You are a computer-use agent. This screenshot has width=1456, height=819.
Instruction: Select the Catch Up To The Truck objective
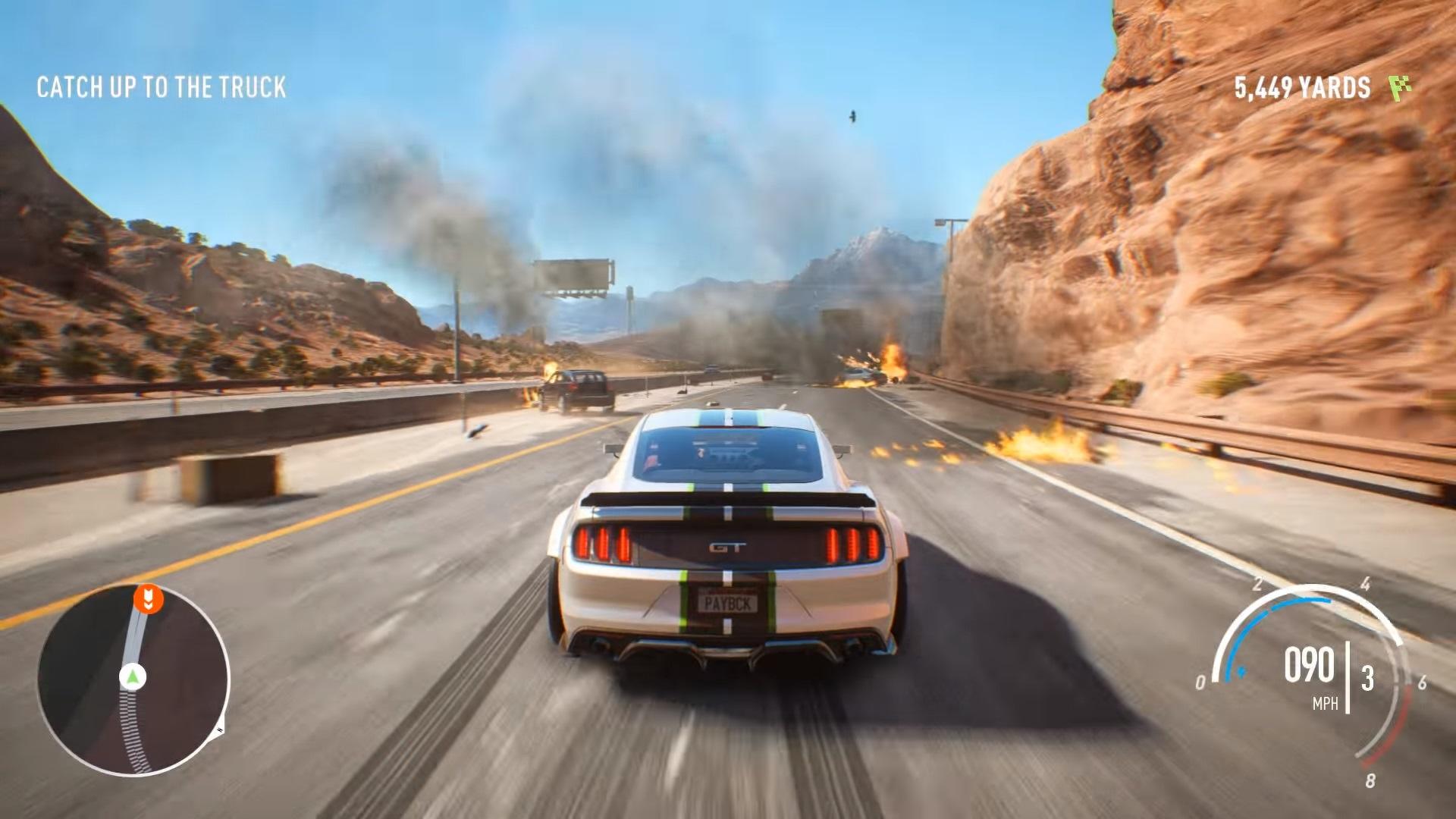coord(162,87)
